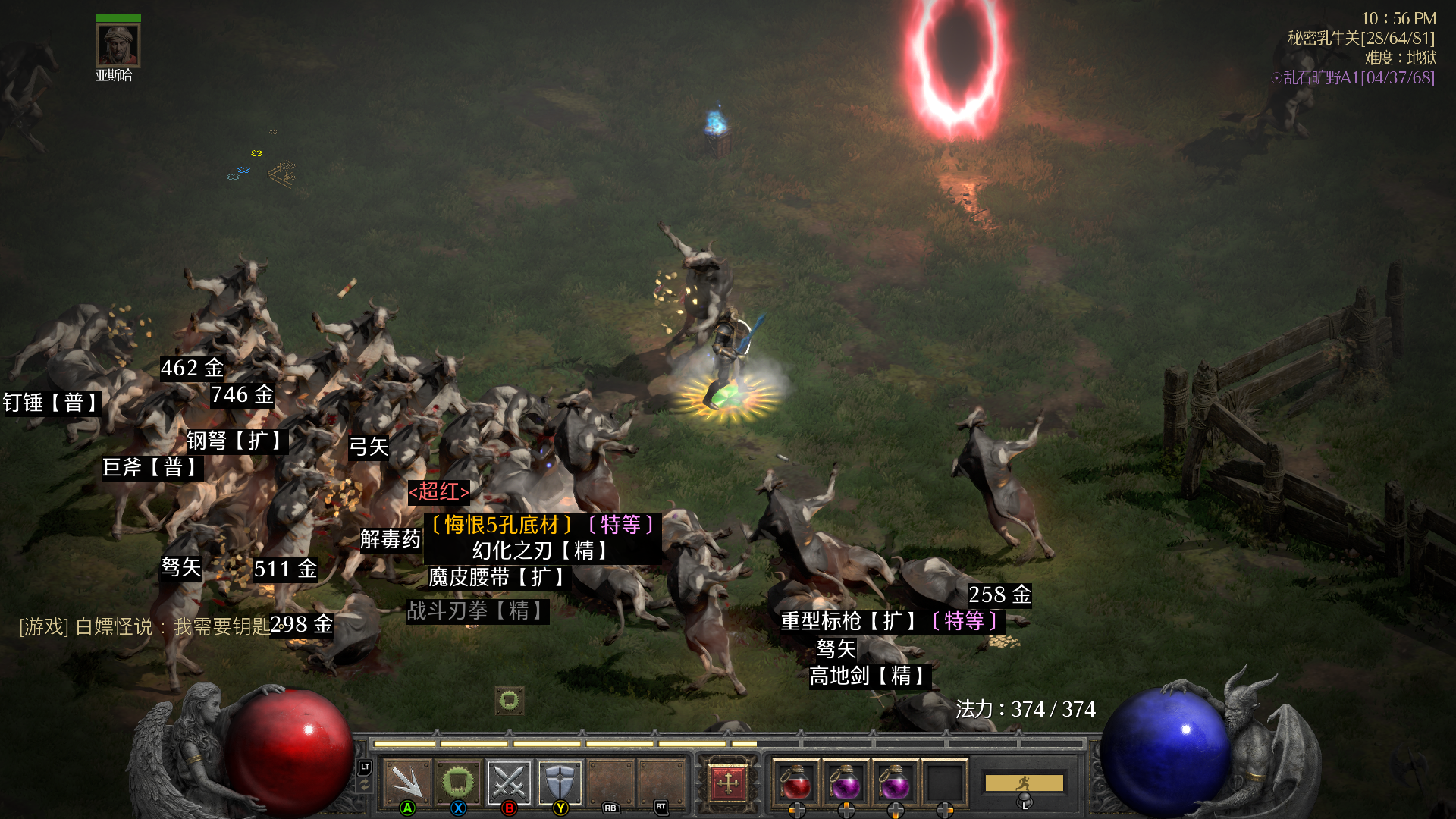Activate the green thorned ring skill
This screenshot has width=1456, height=819.
(x=458, y=782)
